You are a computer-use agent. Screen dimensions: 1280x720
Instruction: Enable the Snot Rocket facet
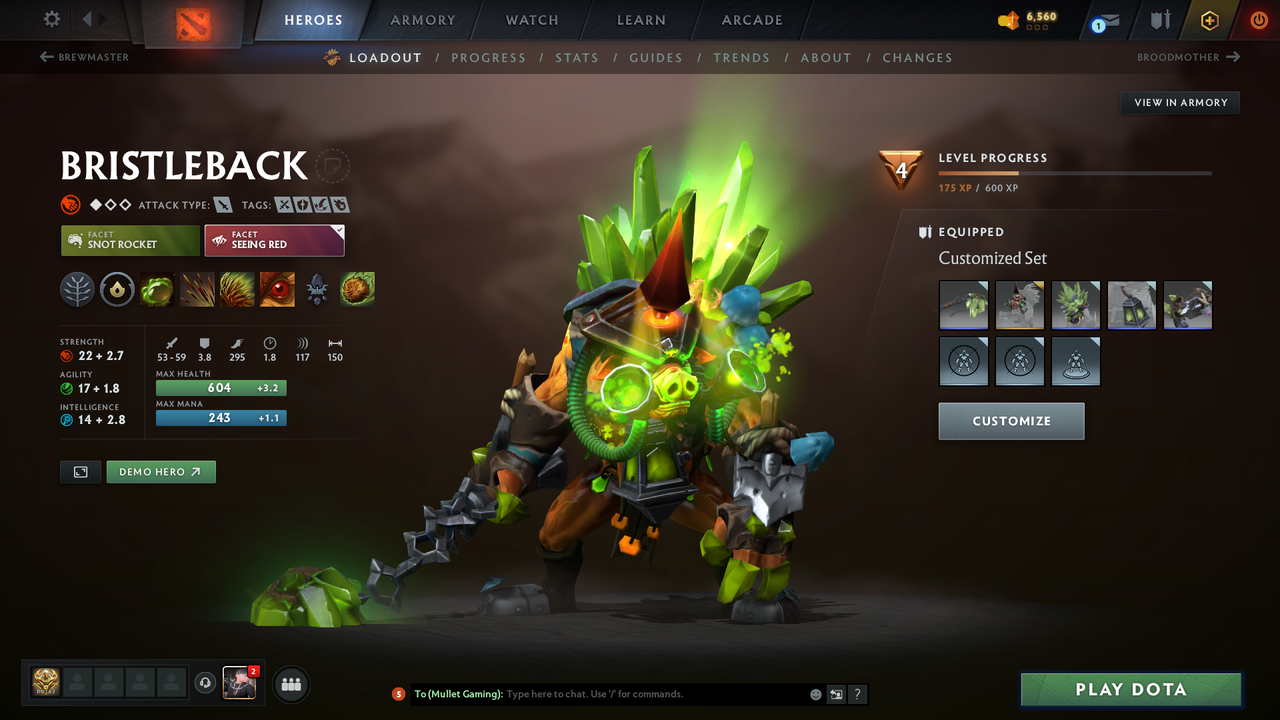pos(130,240)
